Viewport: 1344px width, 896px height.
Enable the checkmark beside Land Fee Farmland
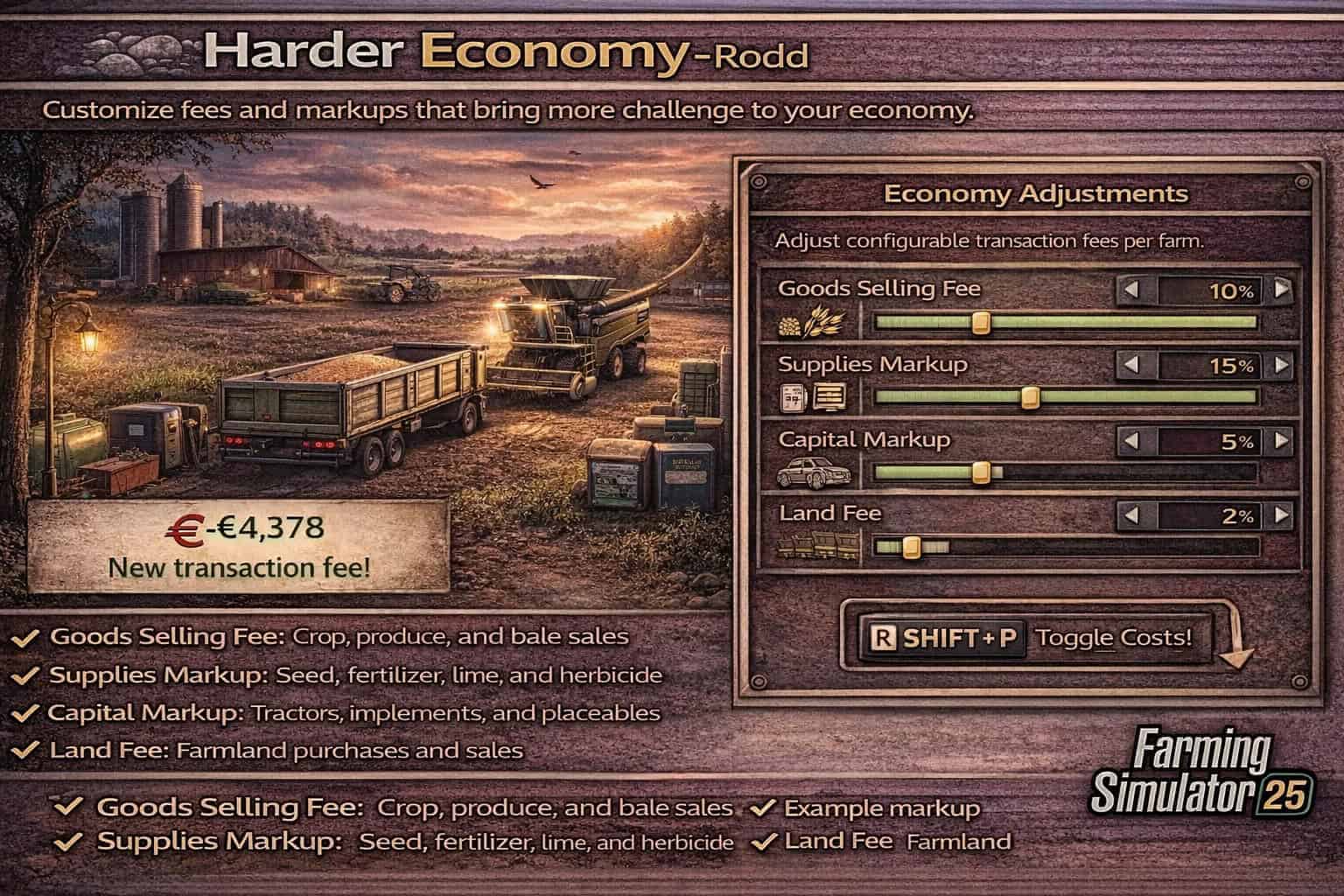[765, 843]
